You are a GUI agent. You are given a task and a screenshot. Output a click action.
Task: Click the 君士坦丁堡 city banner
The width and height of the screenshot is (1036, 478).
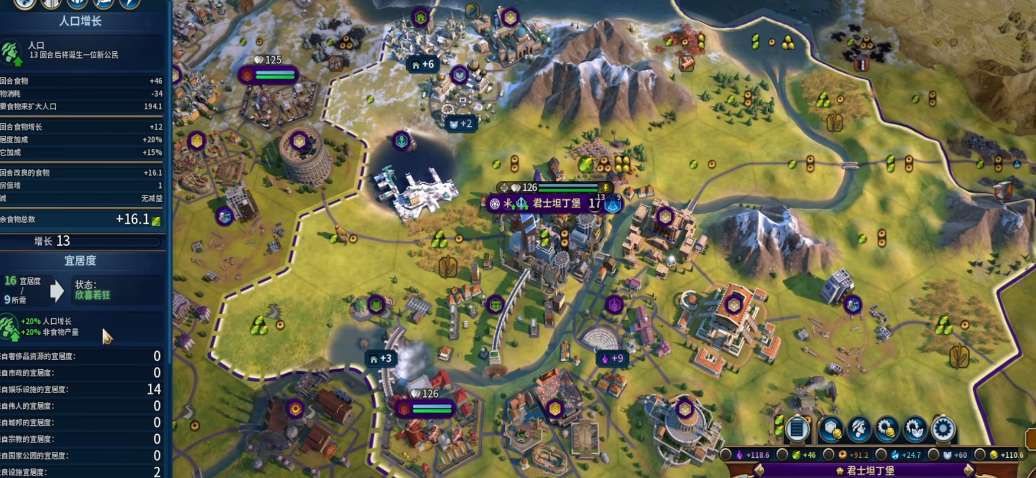(x=549, y=203)
